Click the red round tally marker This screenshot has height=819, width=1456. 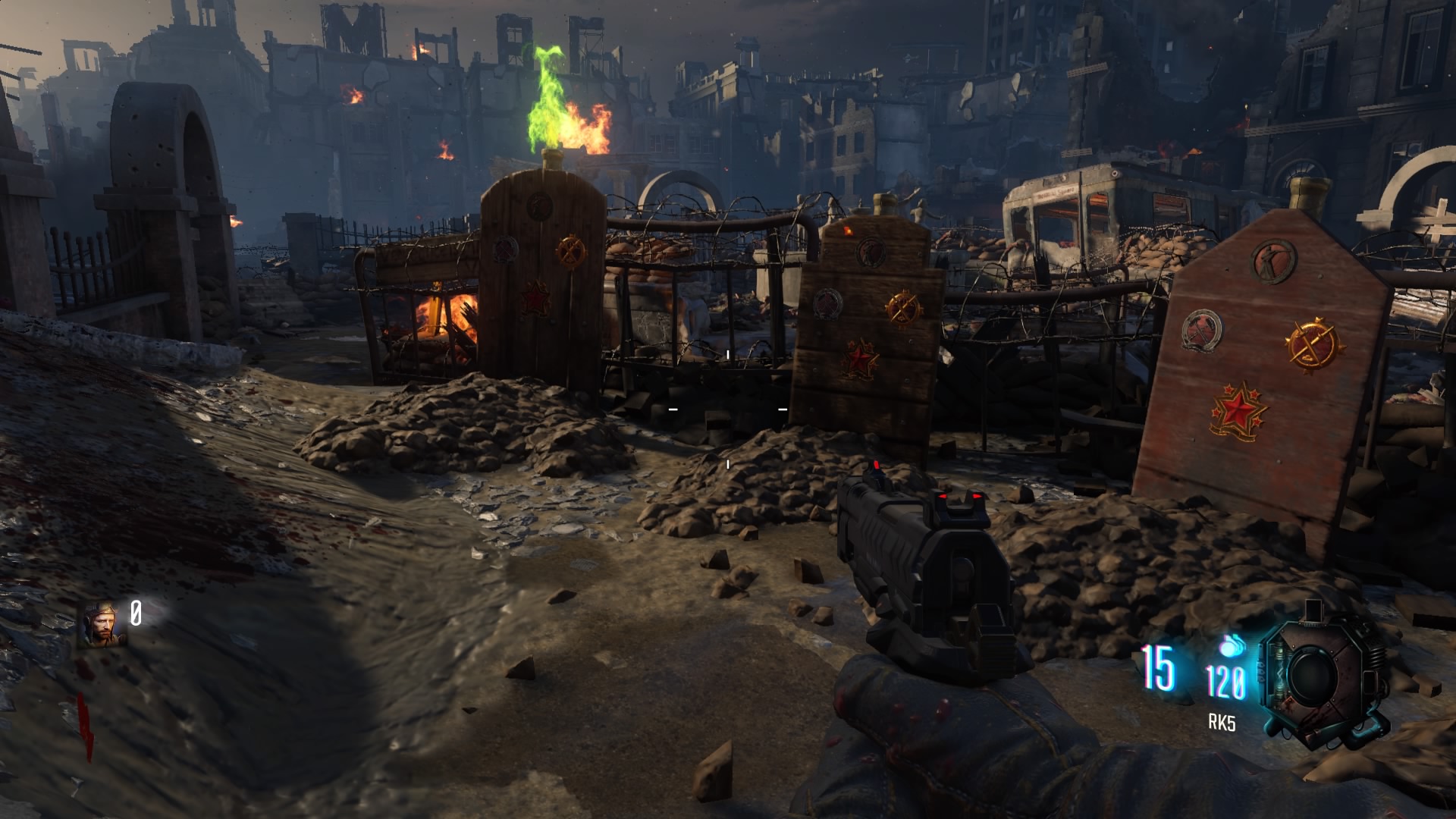(84, 726)
